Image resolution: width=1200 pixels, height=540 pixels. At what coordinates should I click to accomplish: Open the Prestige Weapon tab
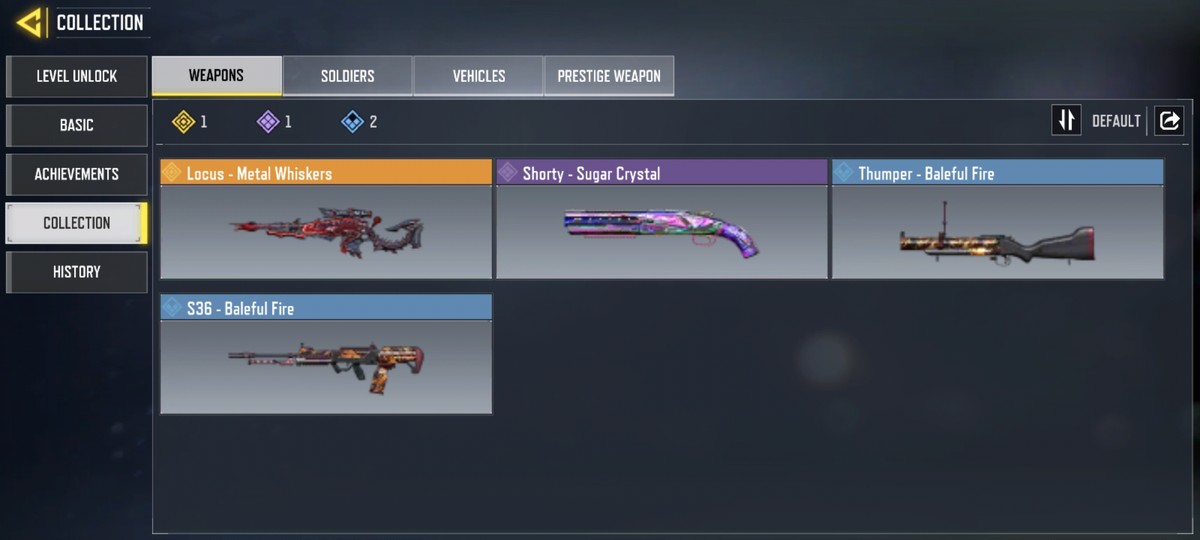point(609,76)
